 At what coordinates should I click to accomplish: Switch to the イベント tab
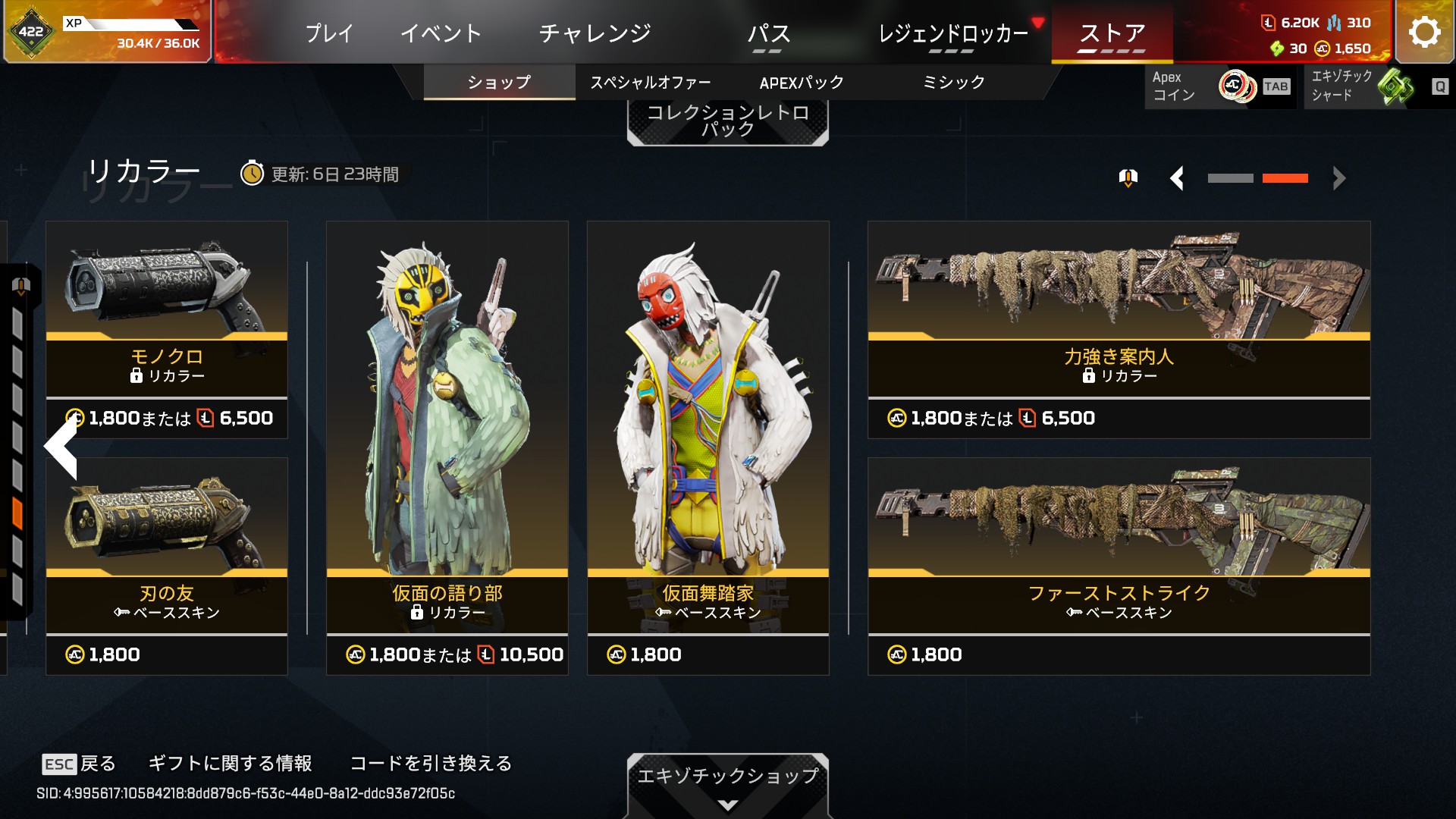(441, 33)
